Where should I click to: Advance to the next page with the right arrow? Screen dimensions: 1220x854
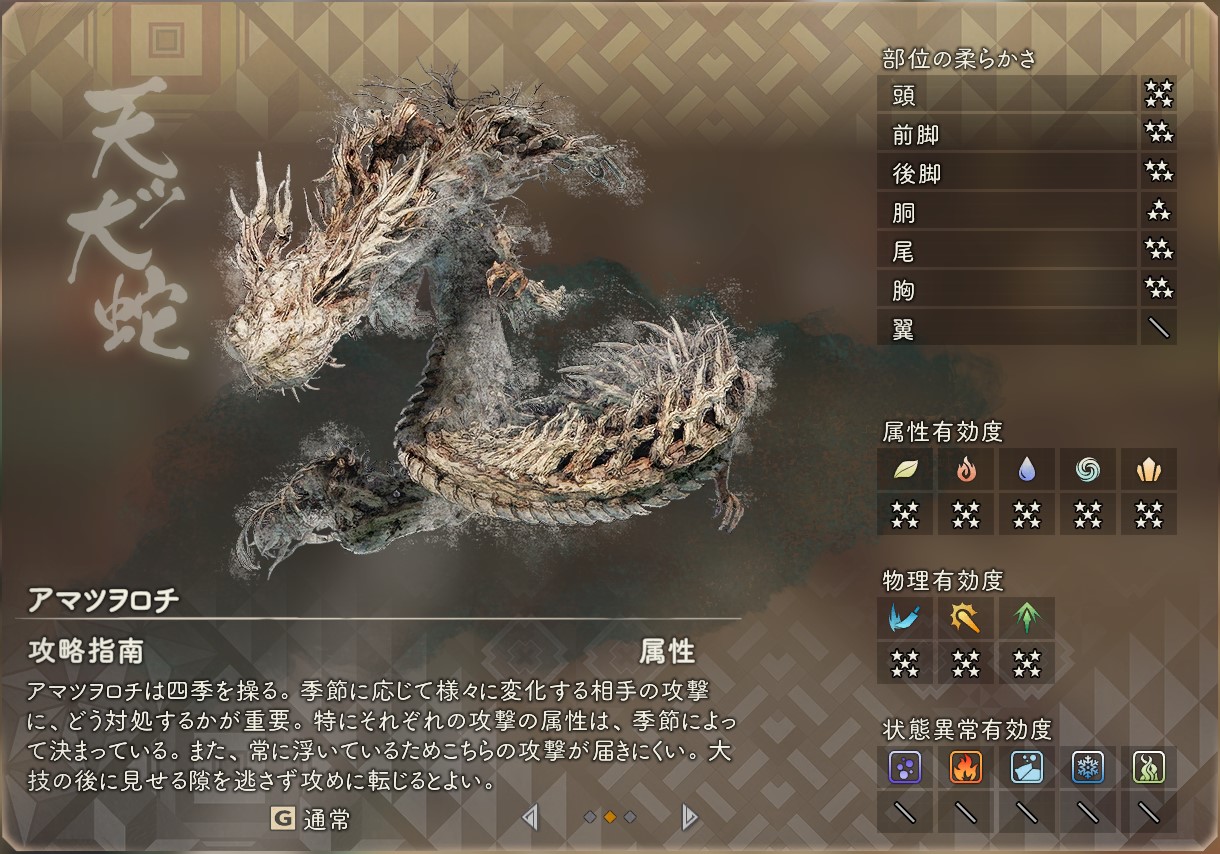pyautogui.click(x=688, y=818)
